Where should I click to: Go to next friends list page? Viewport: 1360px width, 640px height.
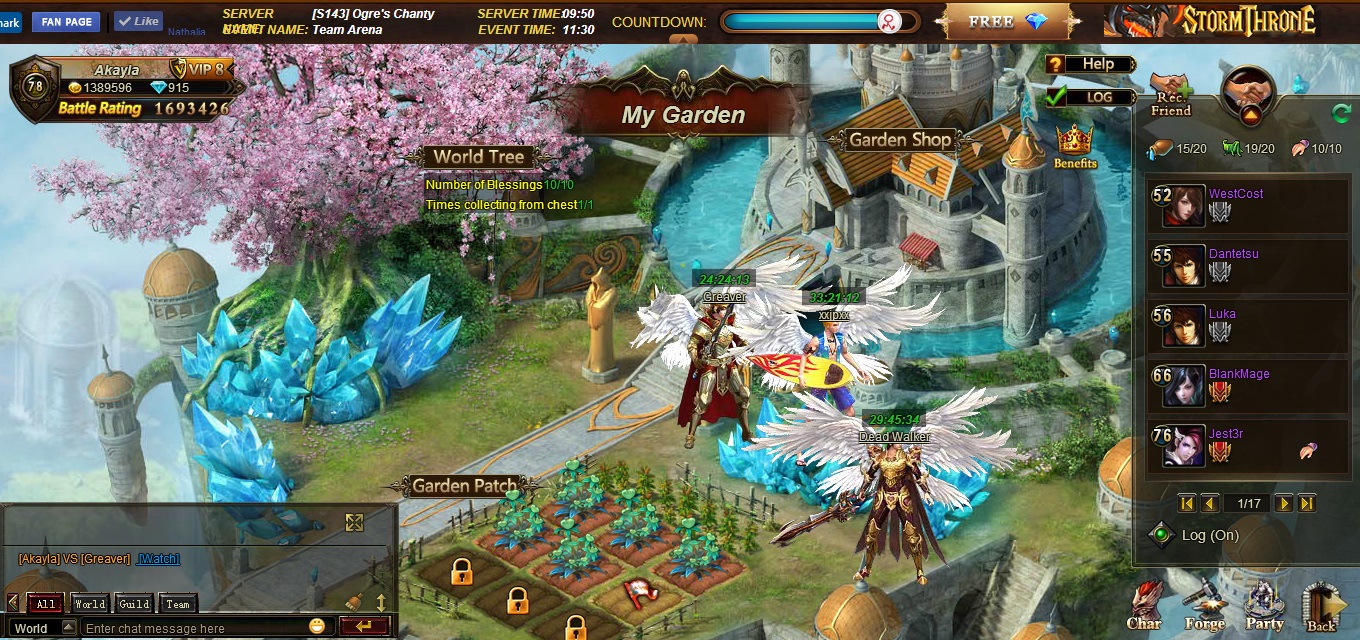[1284, 504]
